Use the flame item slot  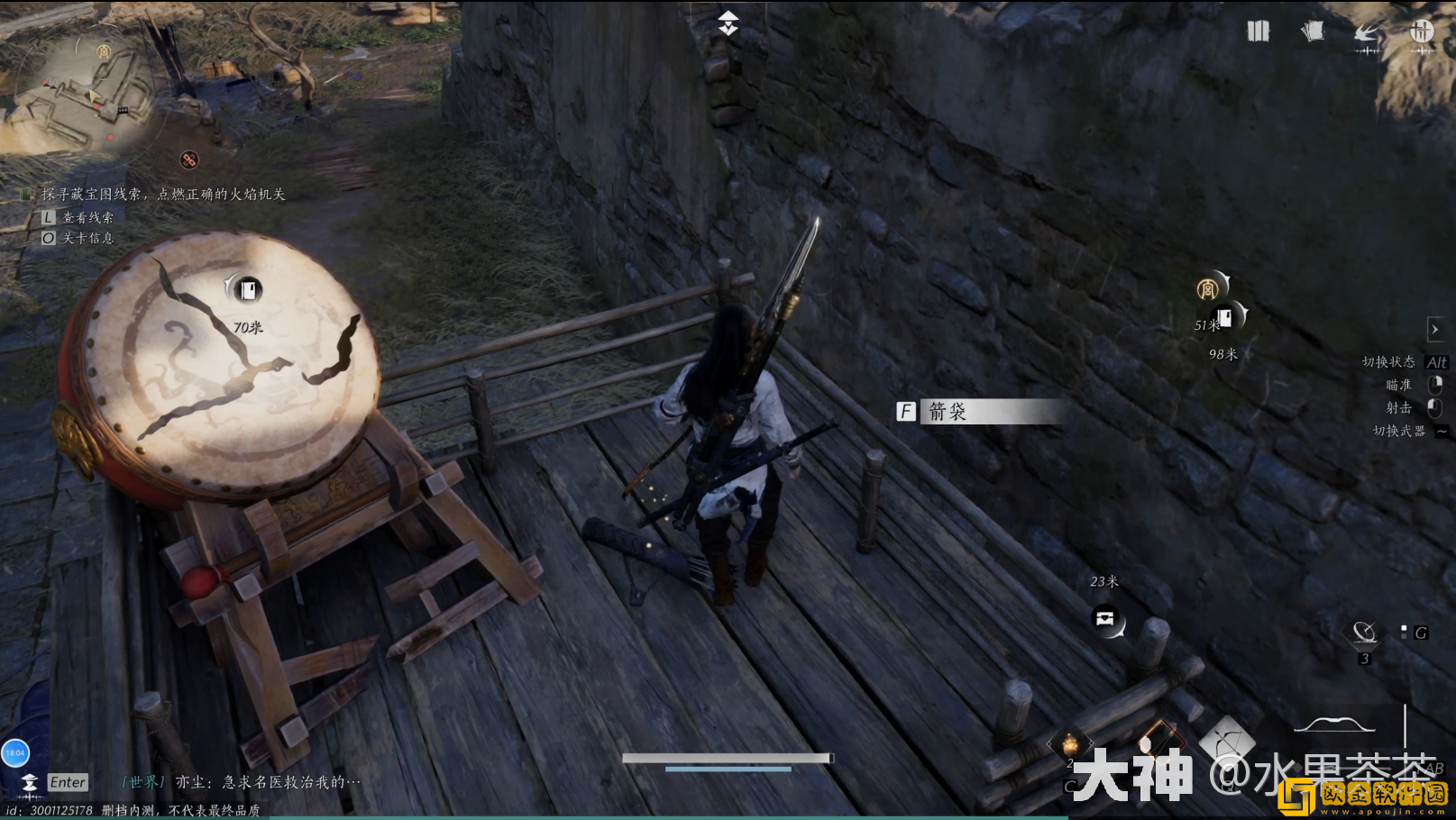1070,745
